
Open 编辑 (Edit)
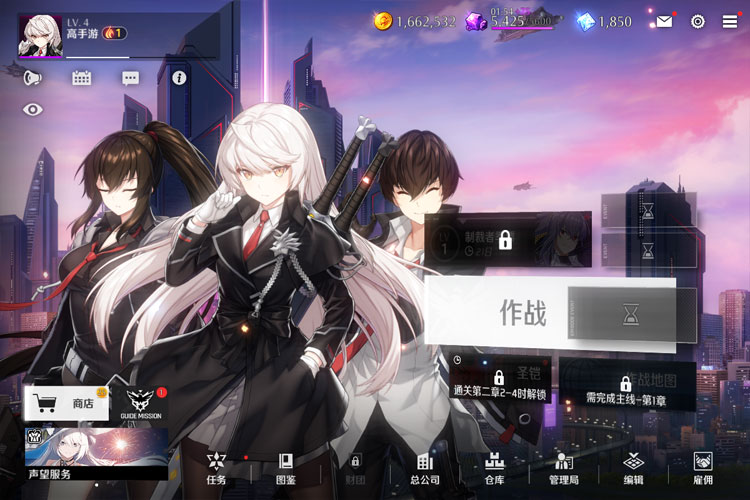coord(633,467)
